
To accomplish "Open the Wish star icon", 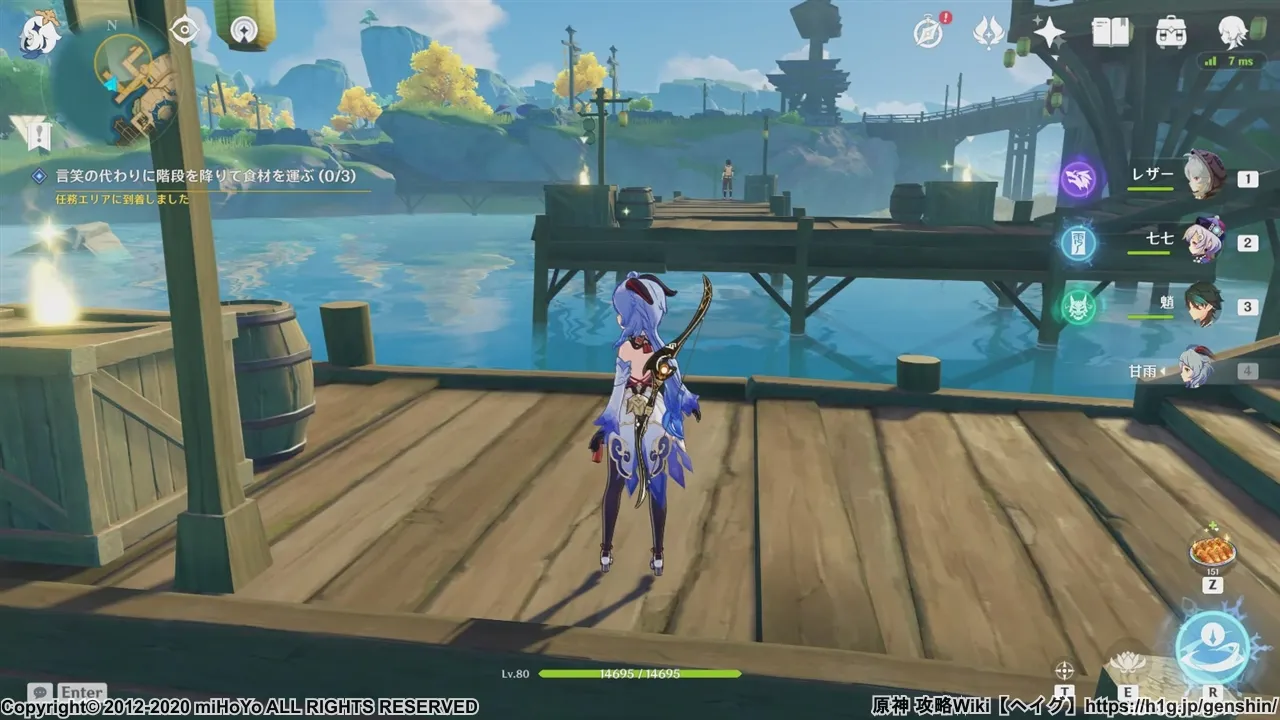I will point(1049,33).
